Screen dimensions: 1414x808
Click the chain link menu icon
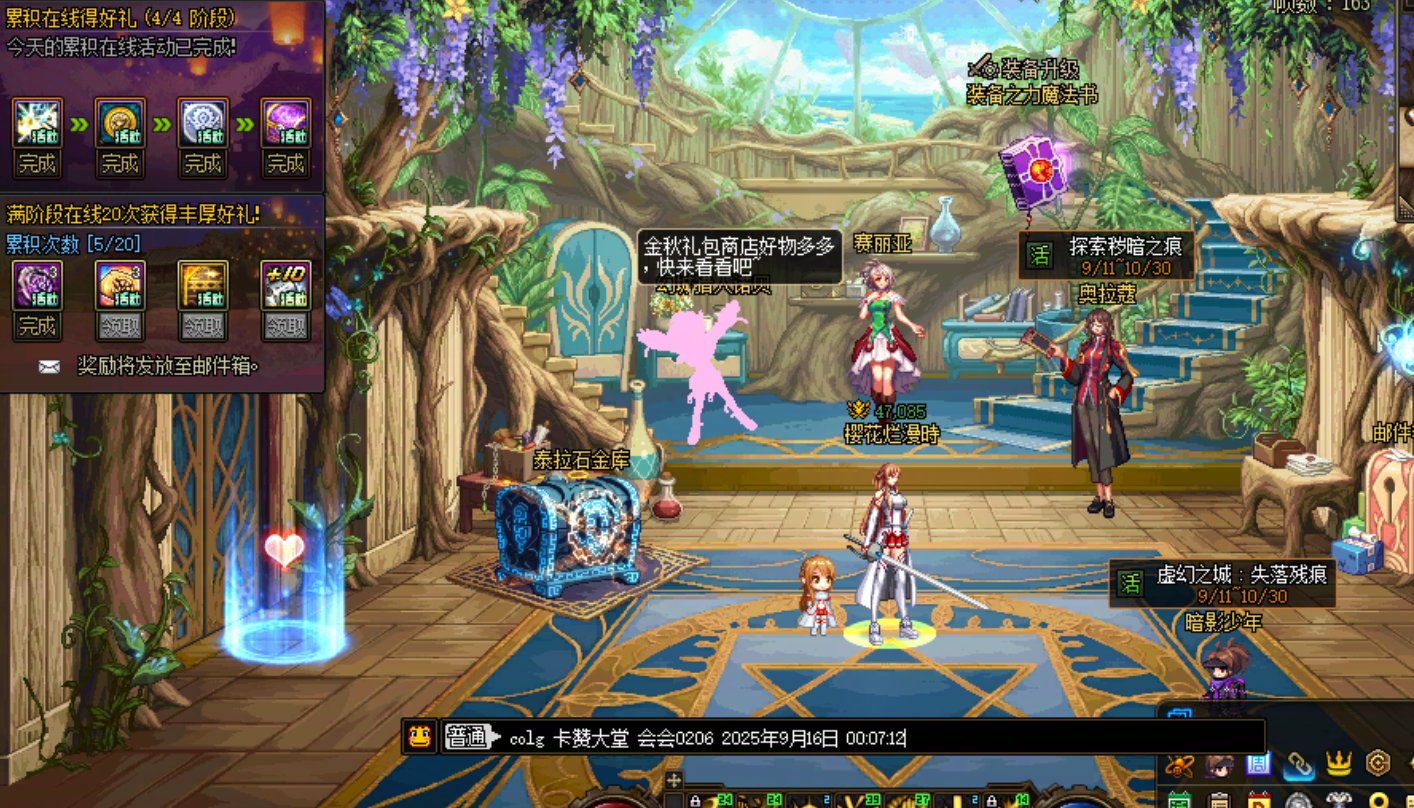1299,765
